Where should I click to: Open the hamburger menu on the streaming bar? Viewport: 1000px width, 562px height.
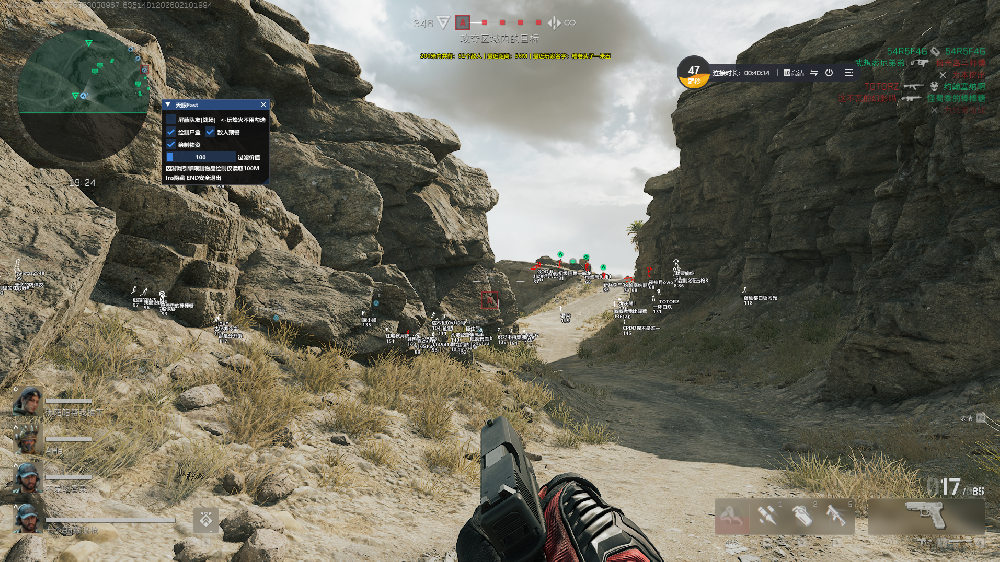coord(849,72)
